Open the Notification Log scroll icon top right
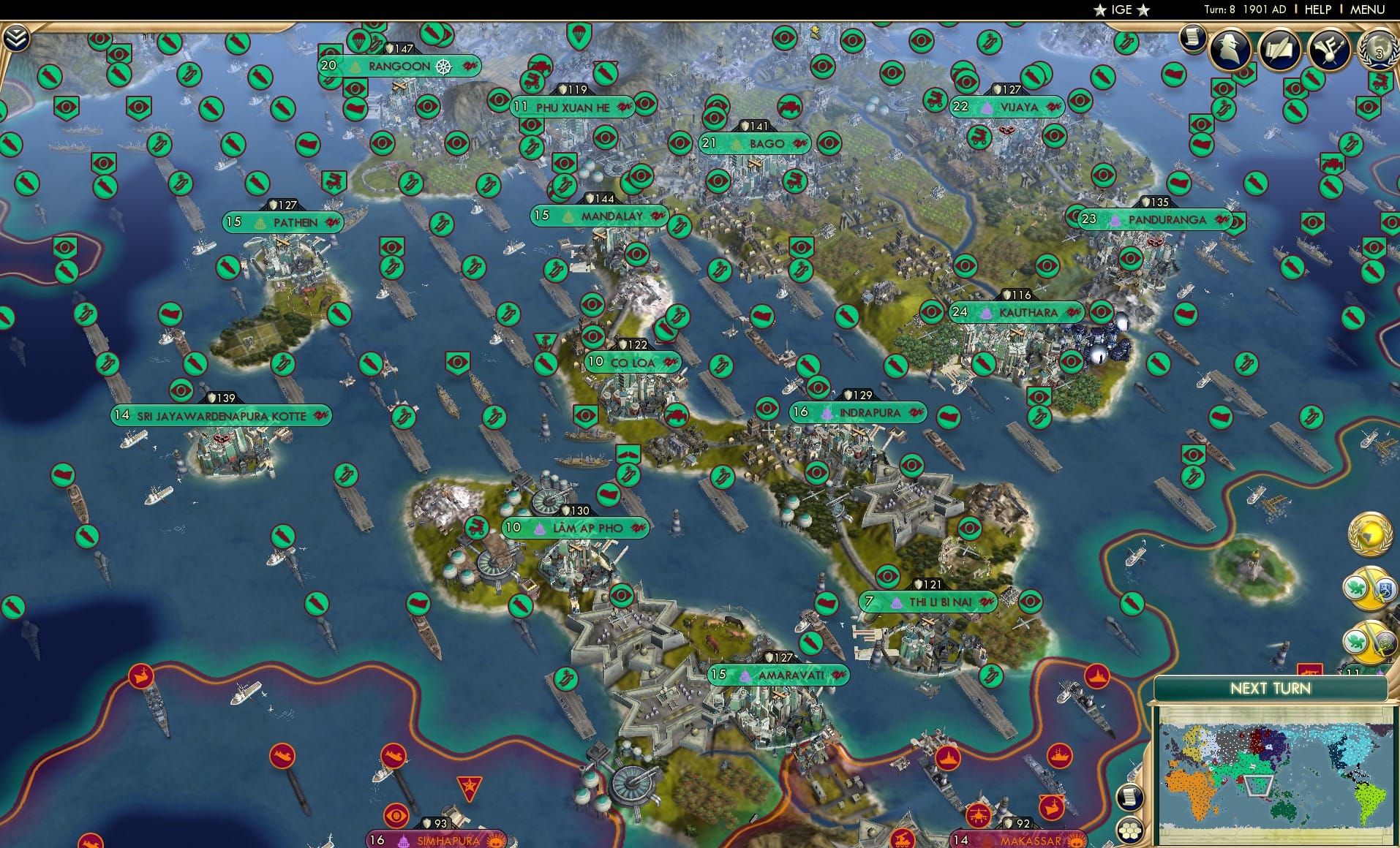Image resolution: width=1400 pixels, height=848 pixels. pos(1193,35)
